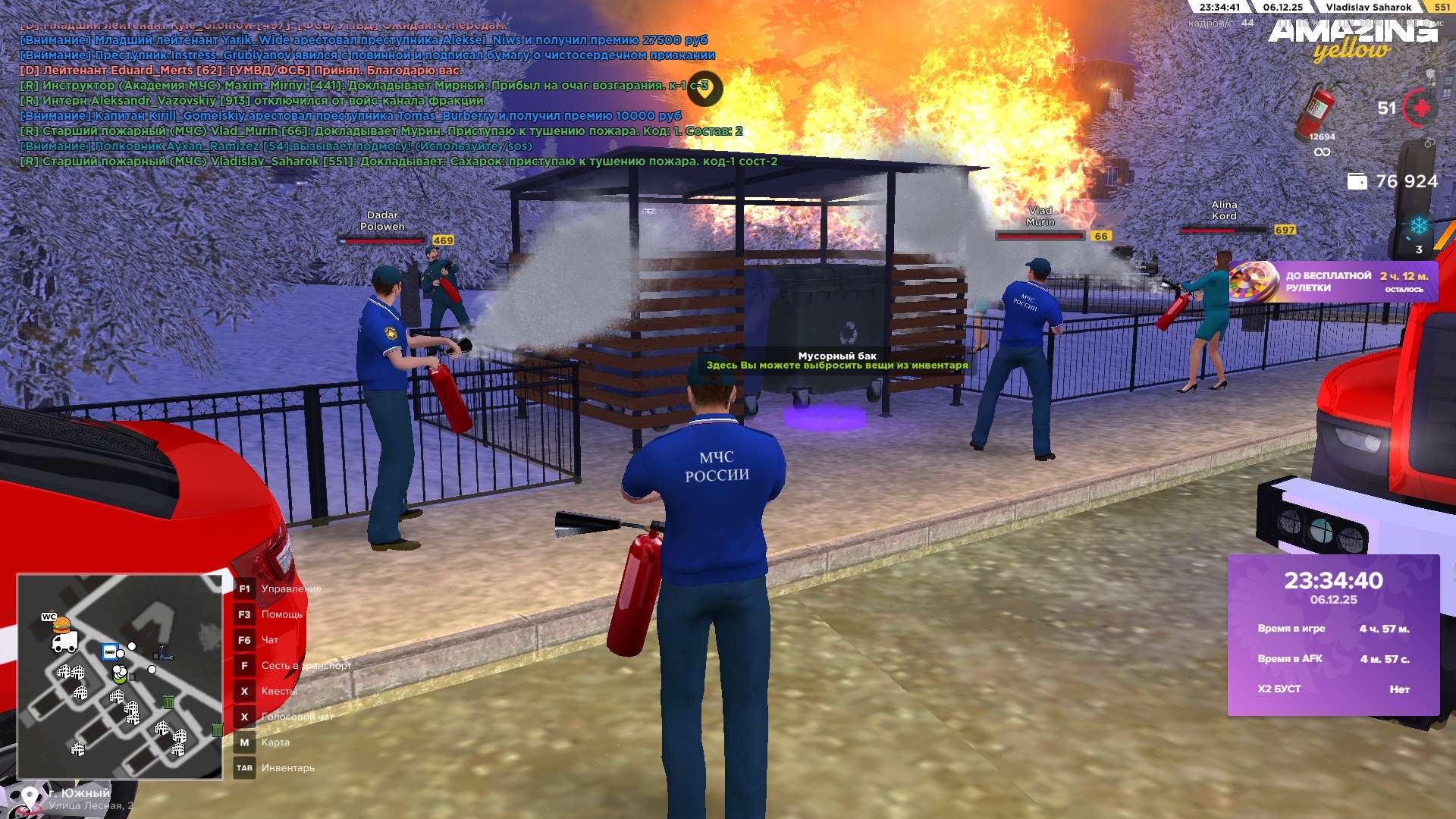Click the red health cross icon
Viewport: 1456px width, 819px height.
[x=1420, y=108]
